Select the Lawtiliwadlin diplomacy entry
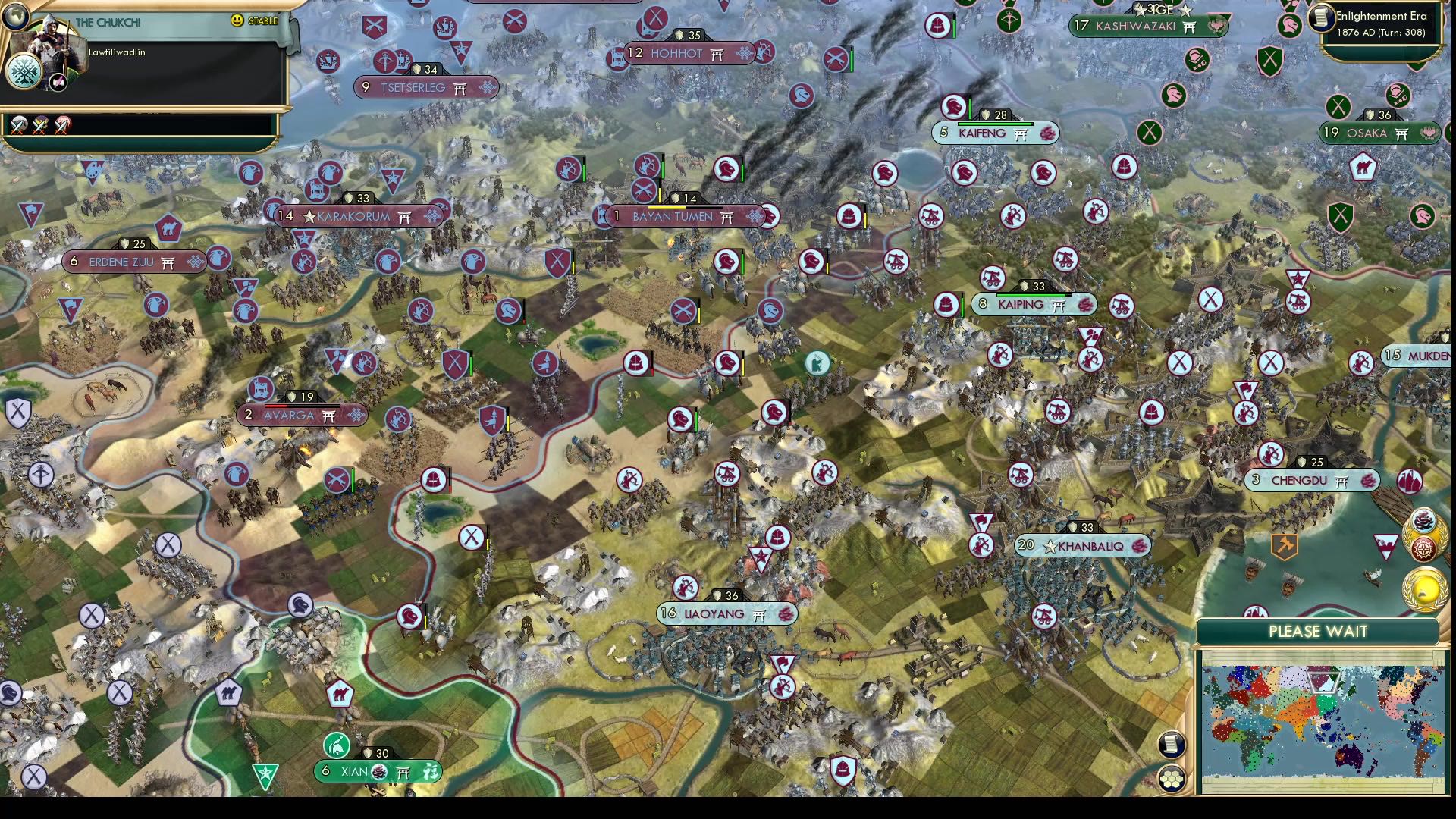Image resolution: width=1456 pixels, height=819 pixels. click(x=117, y=53)
